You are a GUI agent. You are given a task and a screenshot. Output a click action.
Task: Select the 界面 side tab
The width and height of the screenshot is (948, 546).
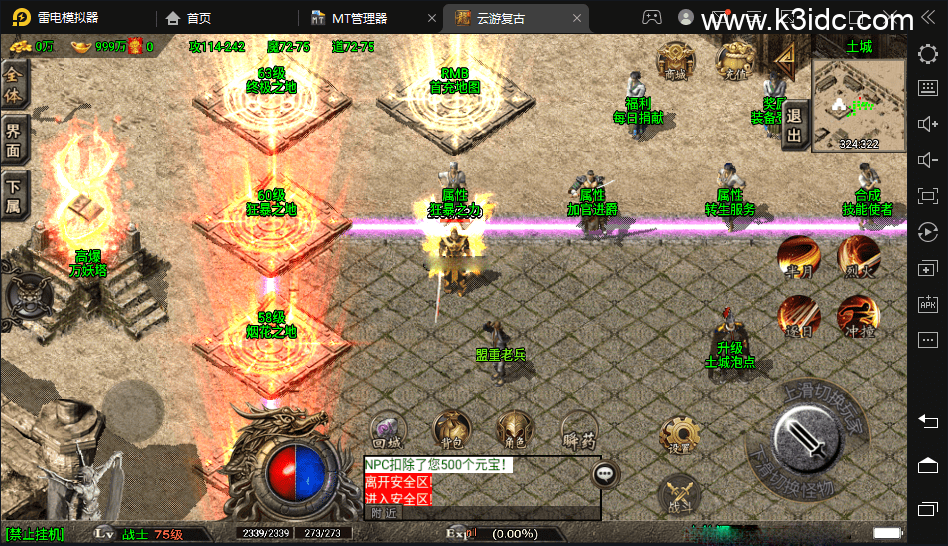pos(14,139)
